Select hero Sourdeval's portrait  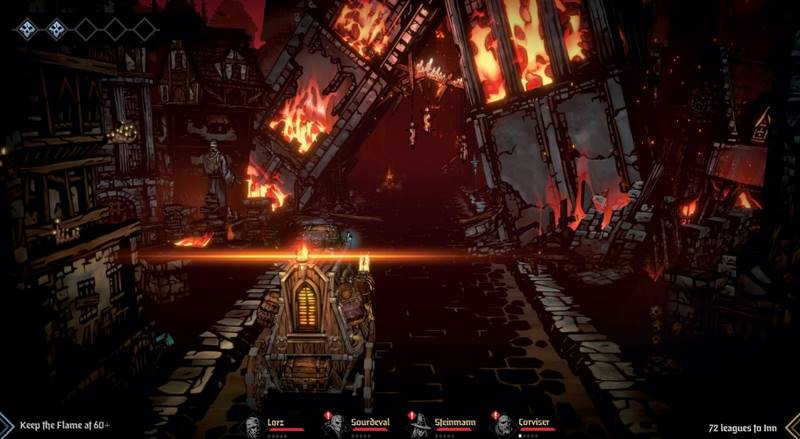(x=336, y=425)
